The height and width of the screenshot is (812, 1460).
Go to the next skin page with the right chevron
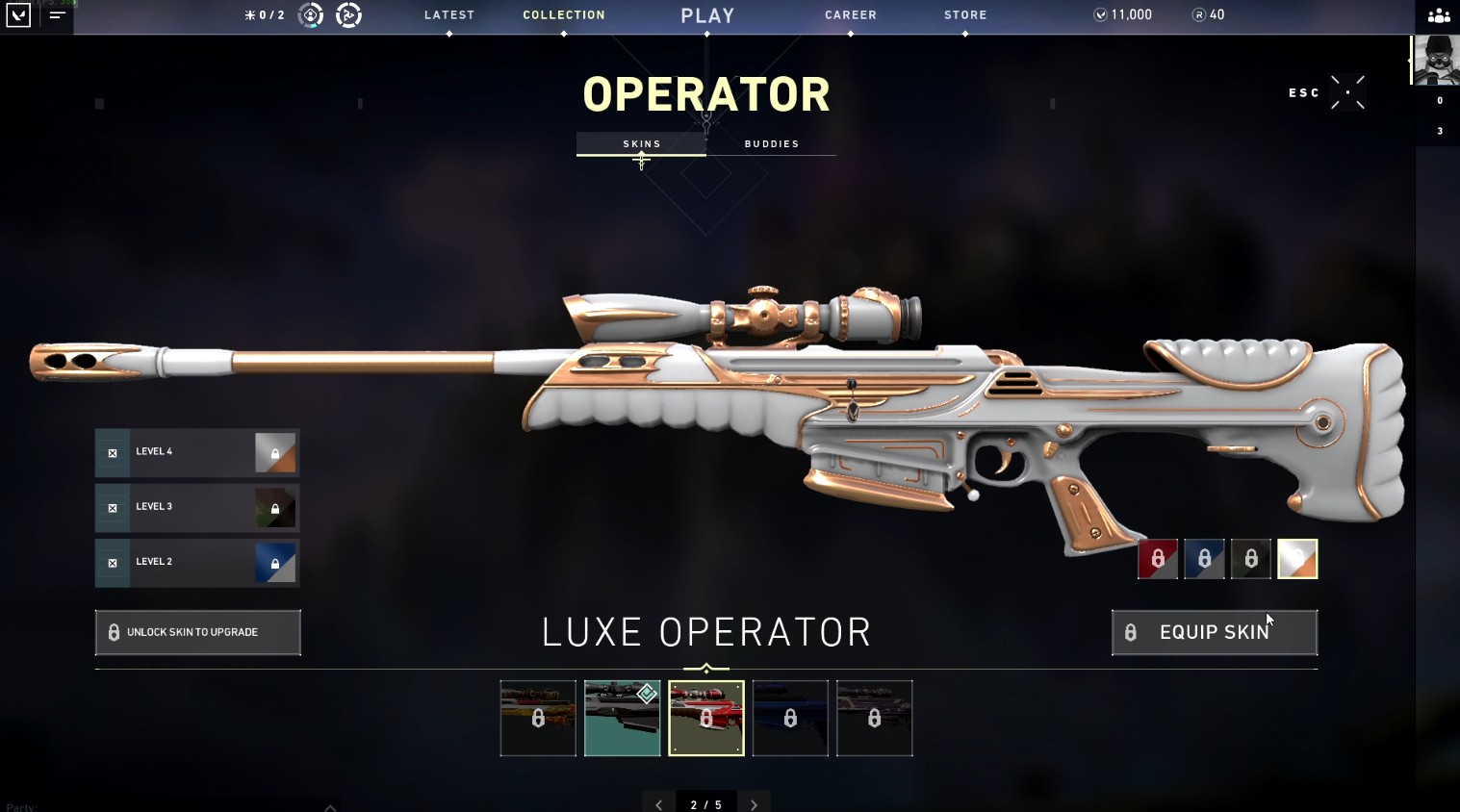pos(755,802)
